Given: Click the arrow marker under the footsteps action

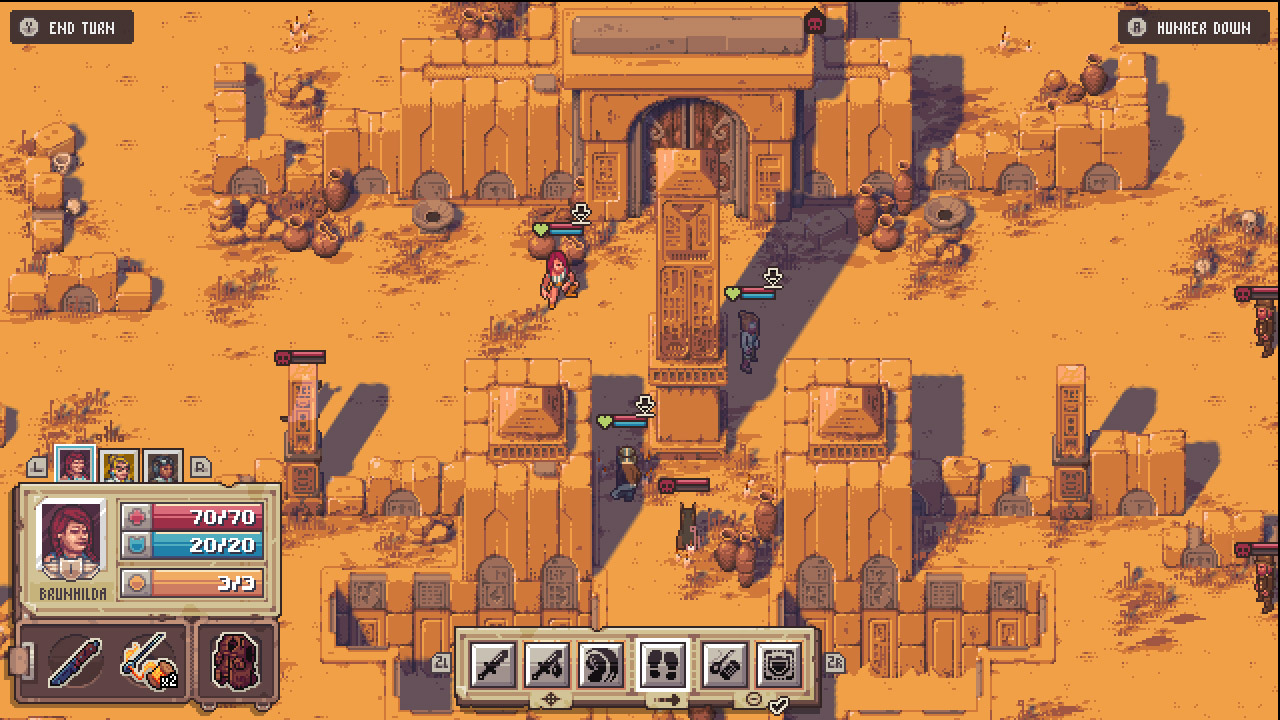Looking at the screenshot, I should coord(666,700).
